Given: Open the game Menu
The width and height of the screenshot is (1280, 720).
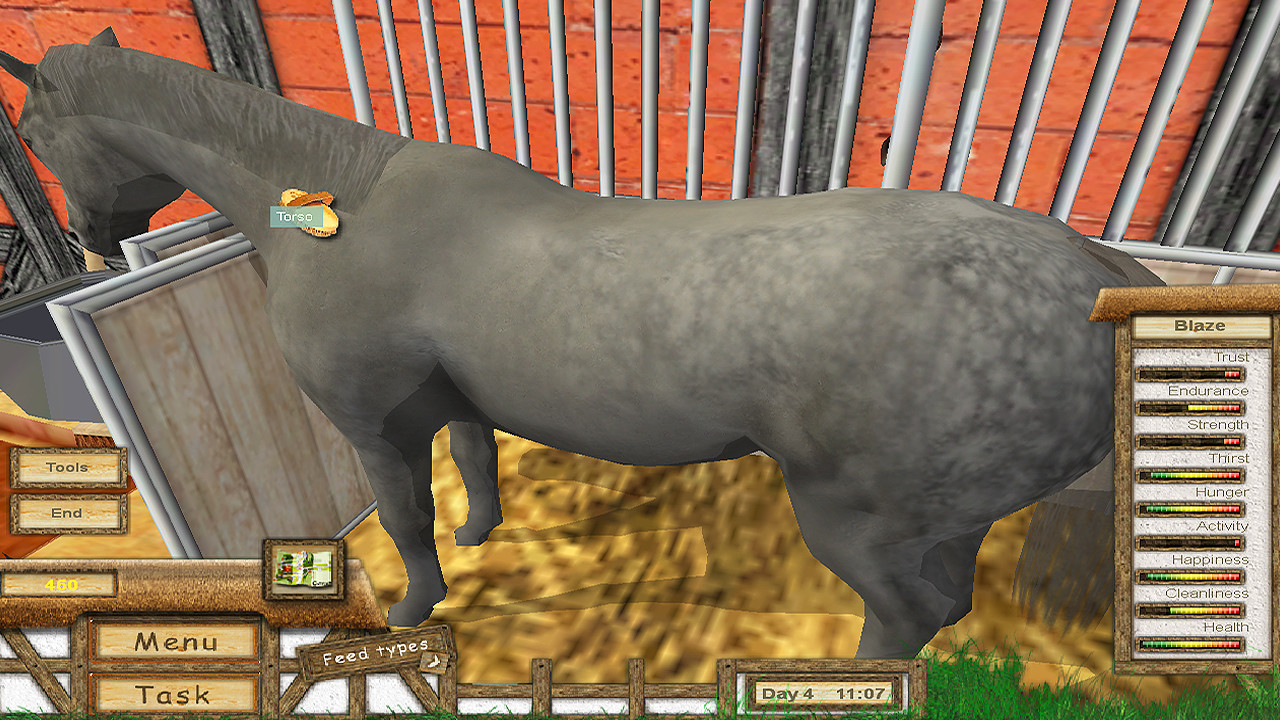Looking at the screenshot, I should (173, 642).
